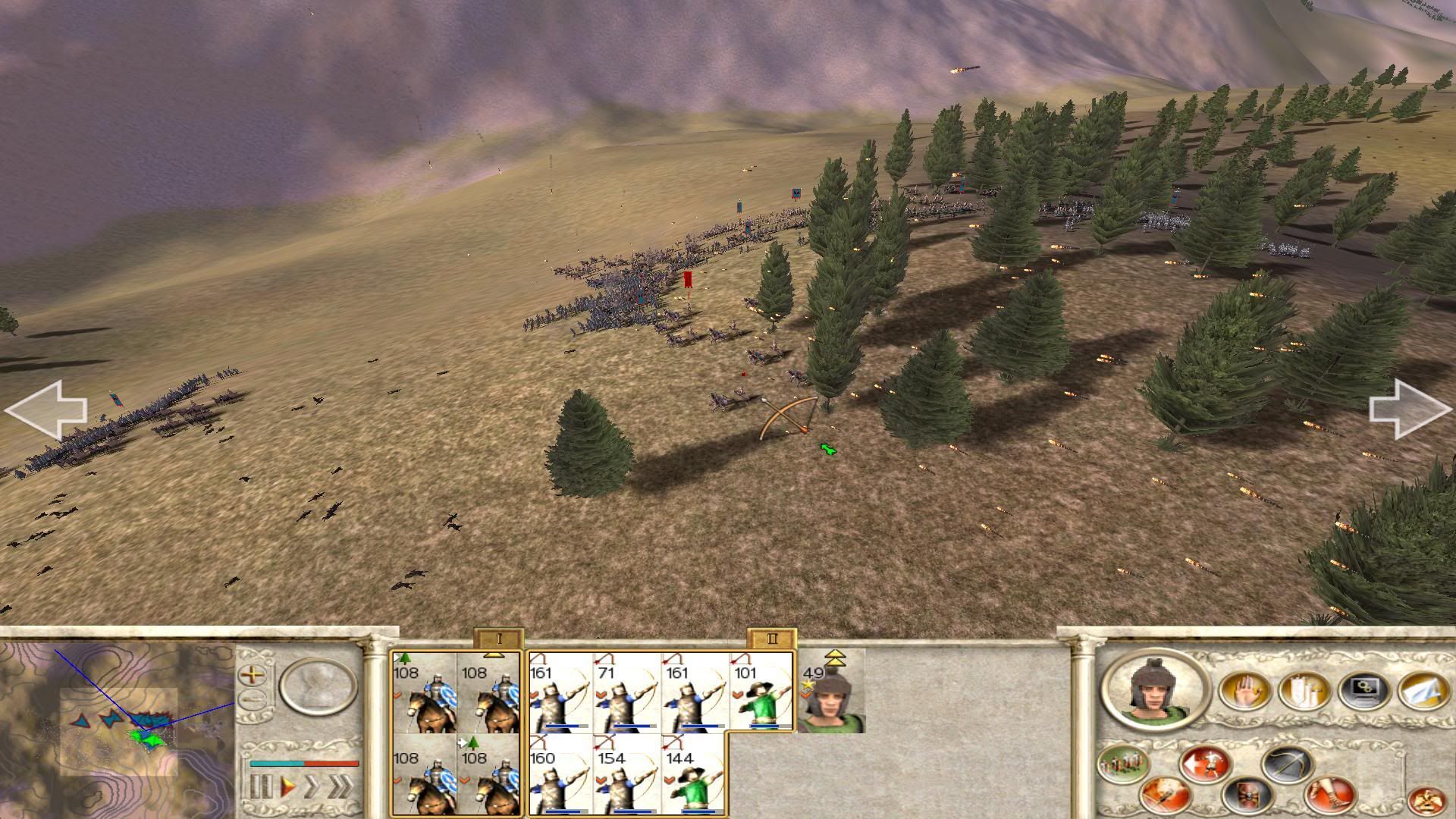Set battle speed to triple fast forward
Screen dimensions: 1456x819
[x=340, y=787]
